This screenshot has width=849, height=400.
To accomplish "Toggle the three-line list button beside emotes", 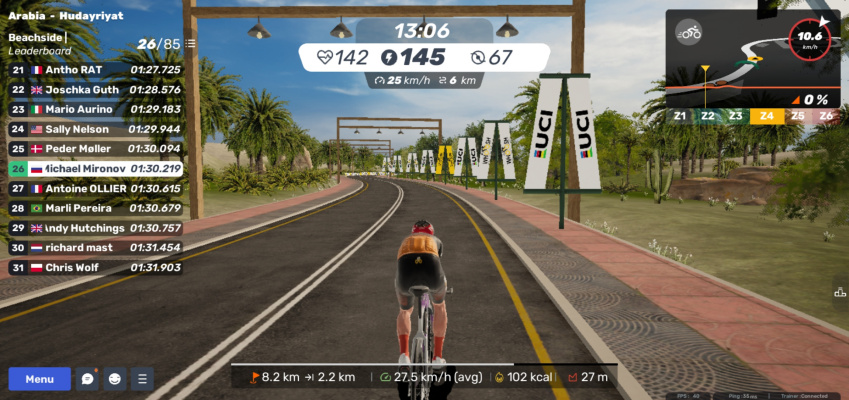I will (142, 379).
